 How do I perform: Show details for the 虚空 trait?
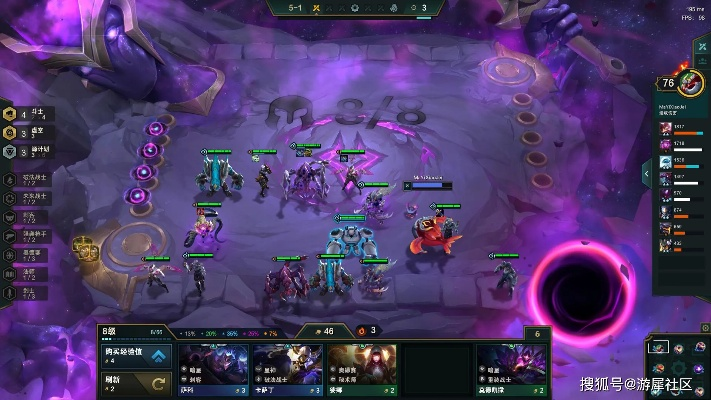[24, 132]
